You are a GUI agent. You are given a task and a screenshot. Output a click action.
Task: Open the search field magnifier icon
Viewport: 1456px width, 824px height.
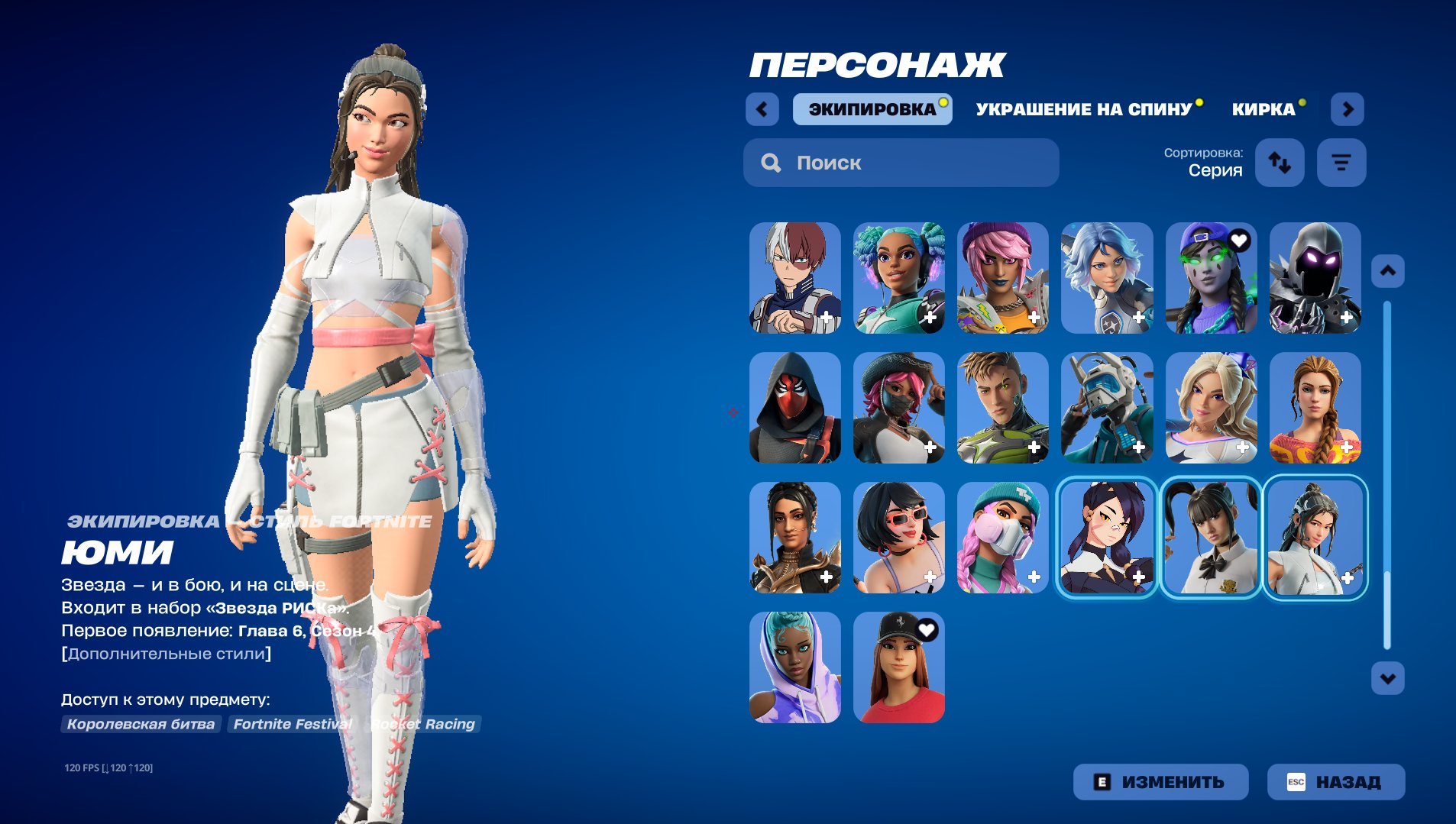point(771,163)
